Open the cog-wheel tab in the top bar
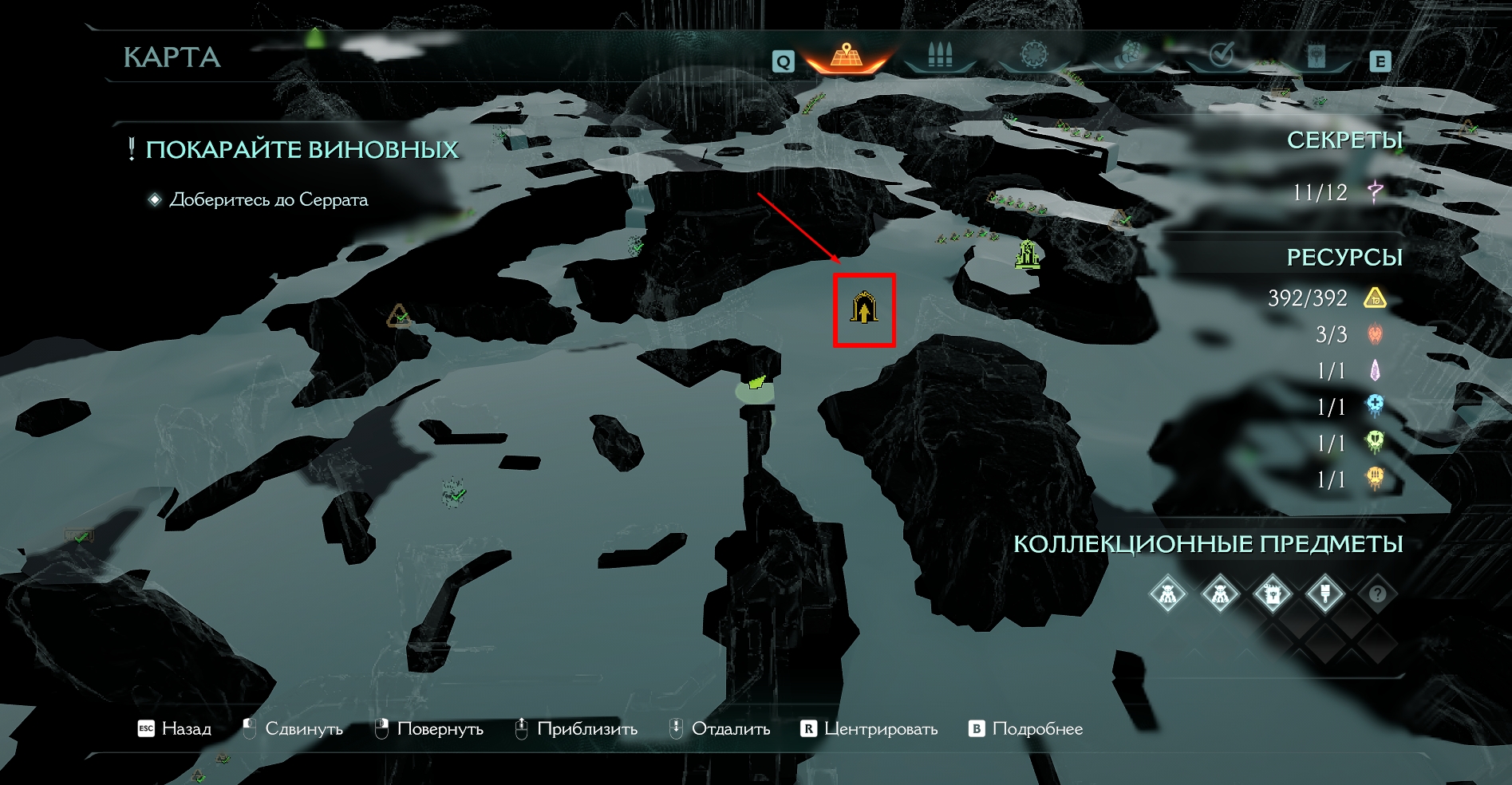Viewport: 1512px width, 785px height. tap(1033, 55)
